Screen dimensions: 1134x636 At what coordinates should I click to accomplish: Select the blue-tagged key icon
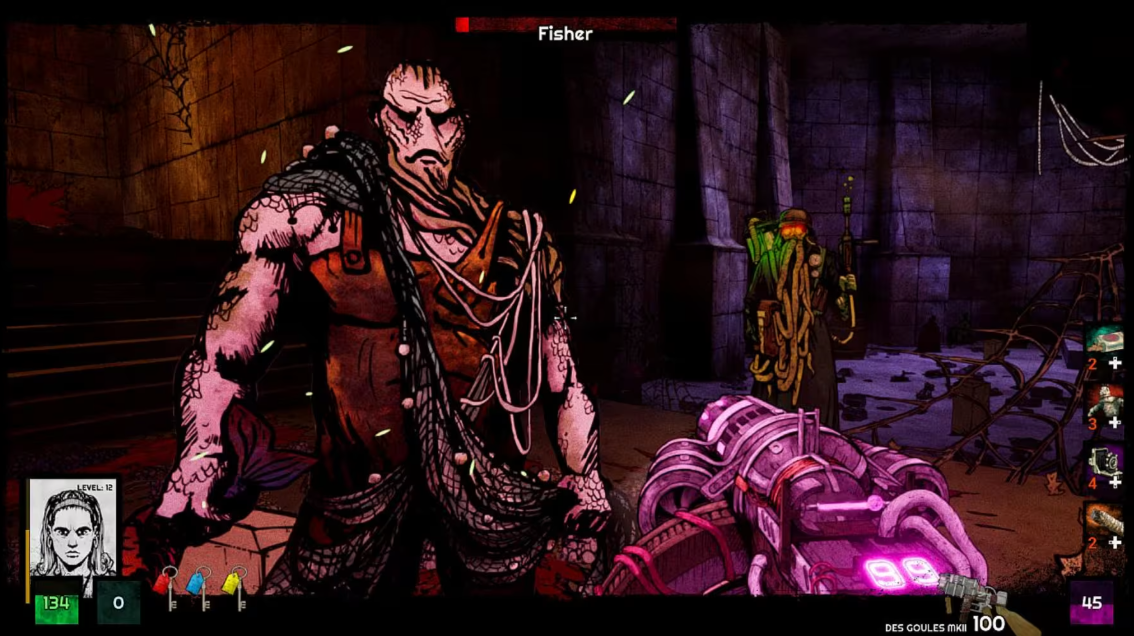[201, 588]
